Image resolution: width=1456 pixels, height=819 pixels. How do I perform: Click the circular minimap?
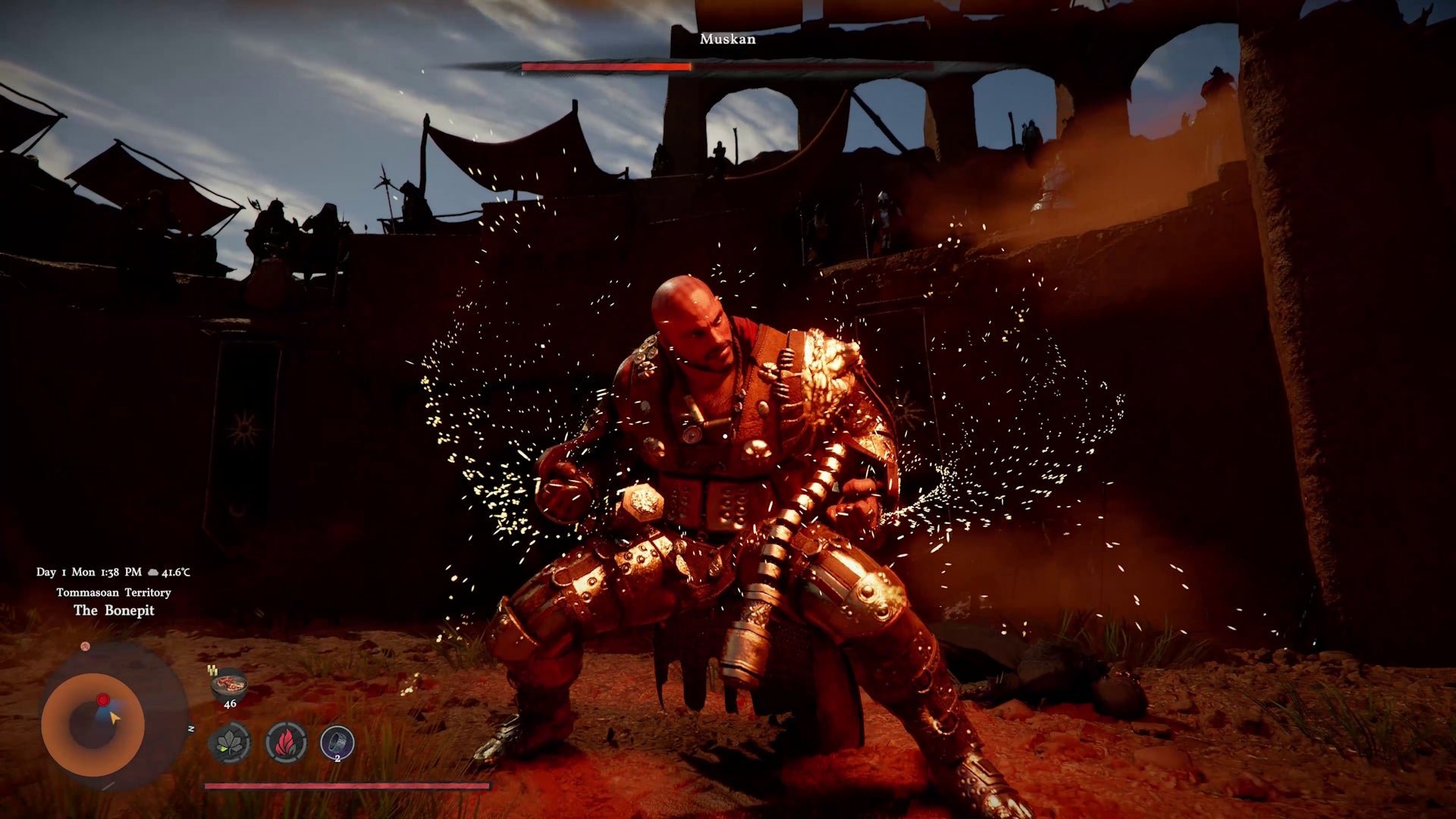coord(93,723)
